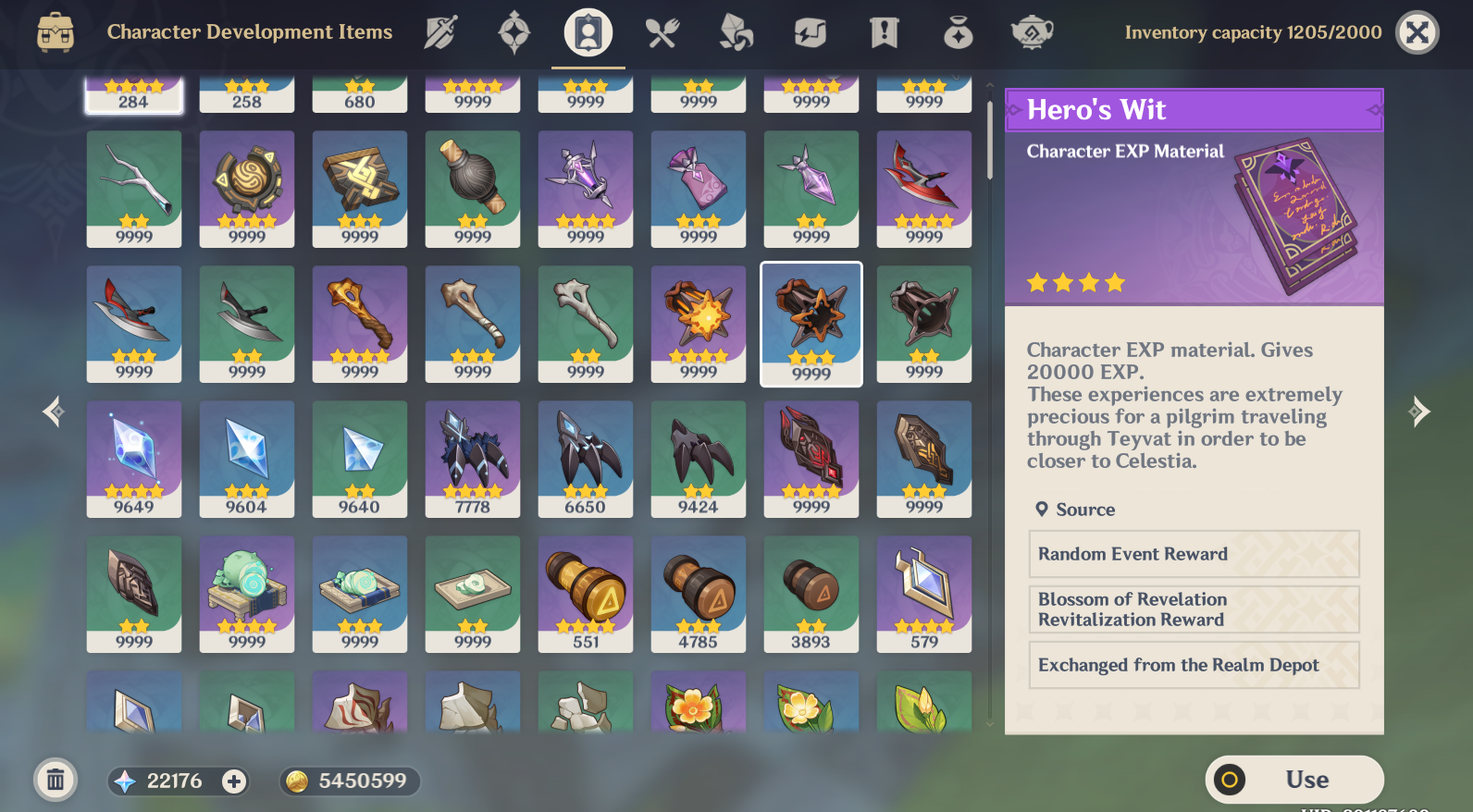Click the backpack icon in the top corner
This screenshot has height=812, width=1473.
point(57,32)
